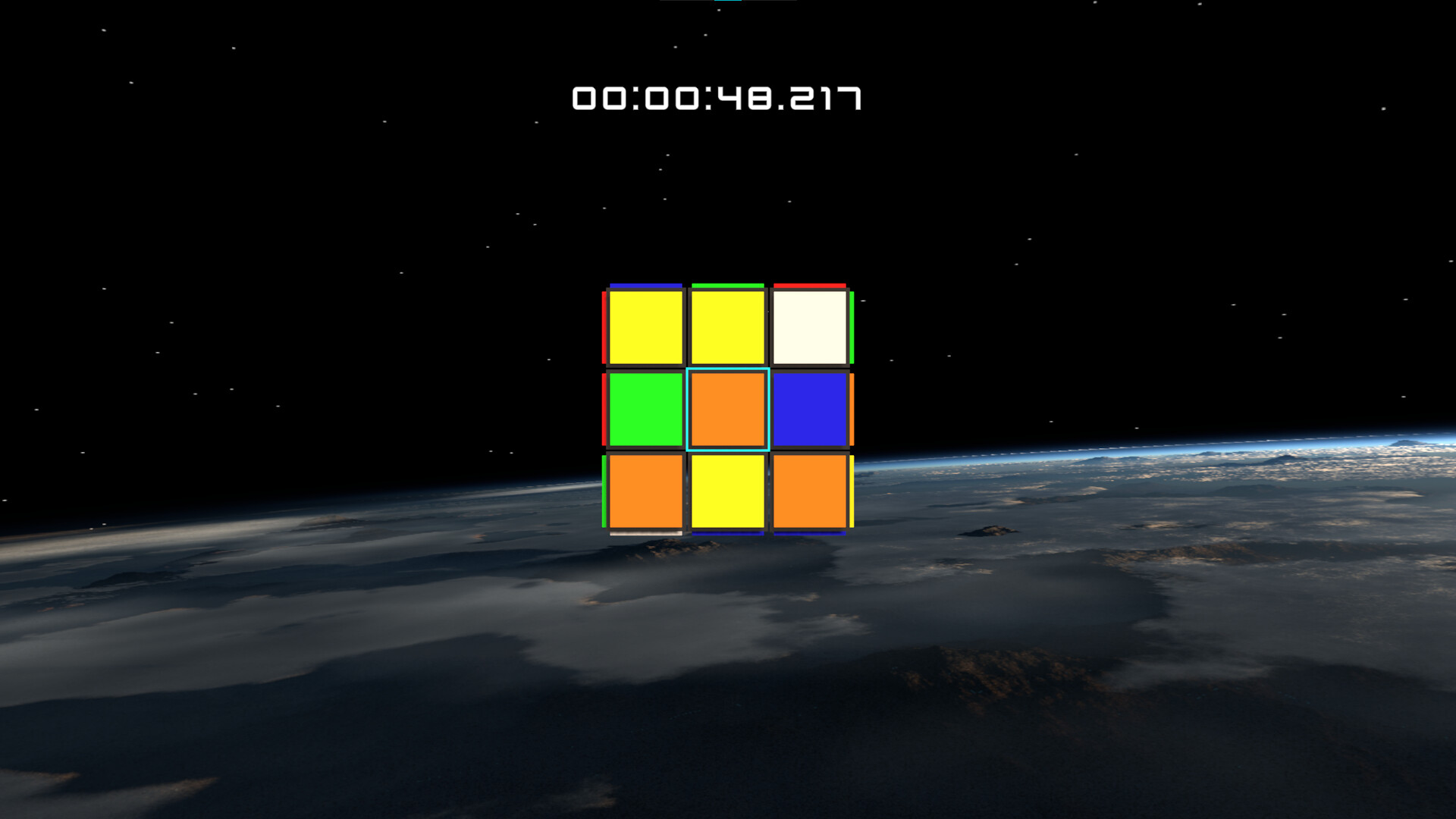Click the elapsed time display 00:00:48.217
Image resolution: width=1456 pixels, height=819 pixels.
718,97
